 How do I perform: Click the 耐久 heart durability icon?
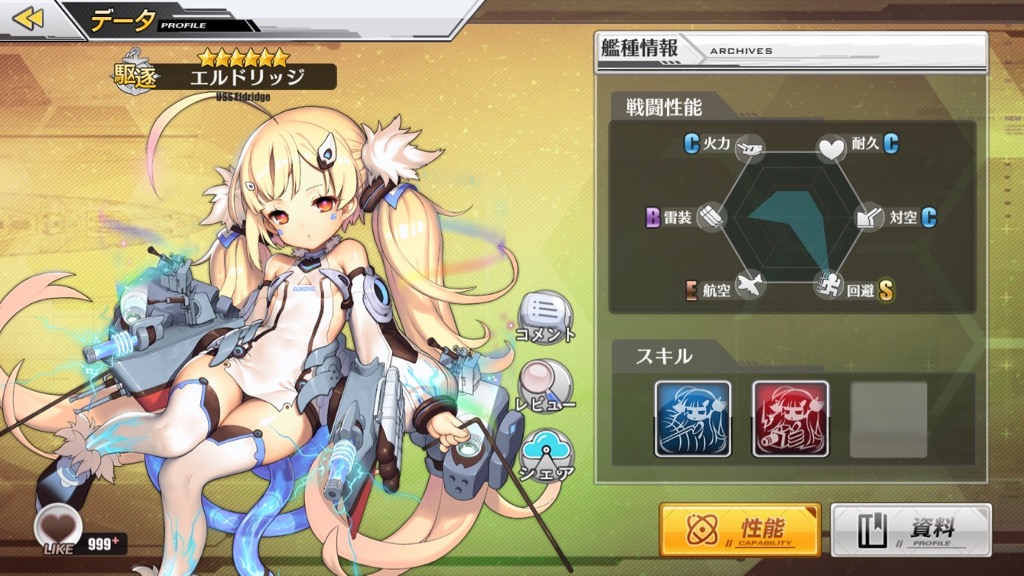click(x=832, y=149)
